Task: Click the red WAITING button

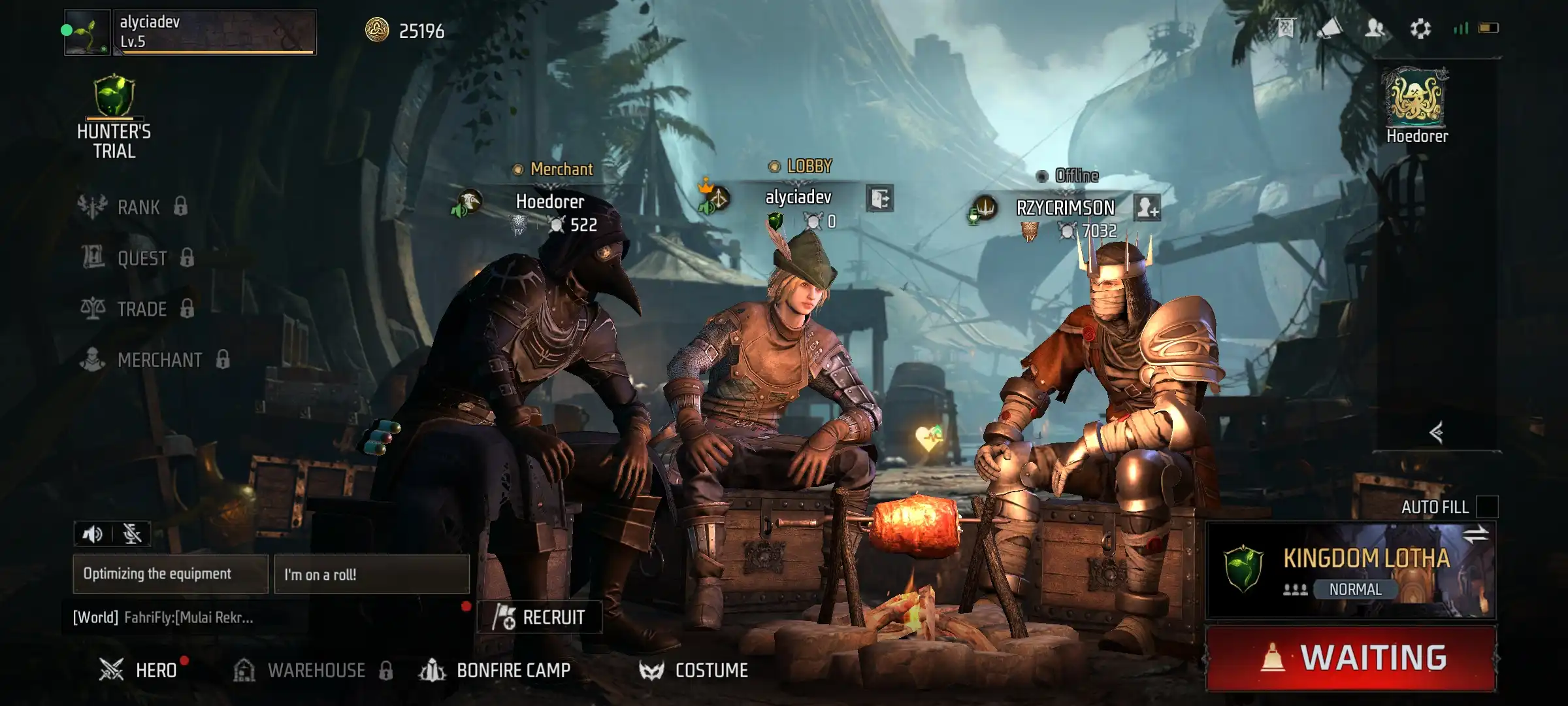Action: click(1351, 658)
